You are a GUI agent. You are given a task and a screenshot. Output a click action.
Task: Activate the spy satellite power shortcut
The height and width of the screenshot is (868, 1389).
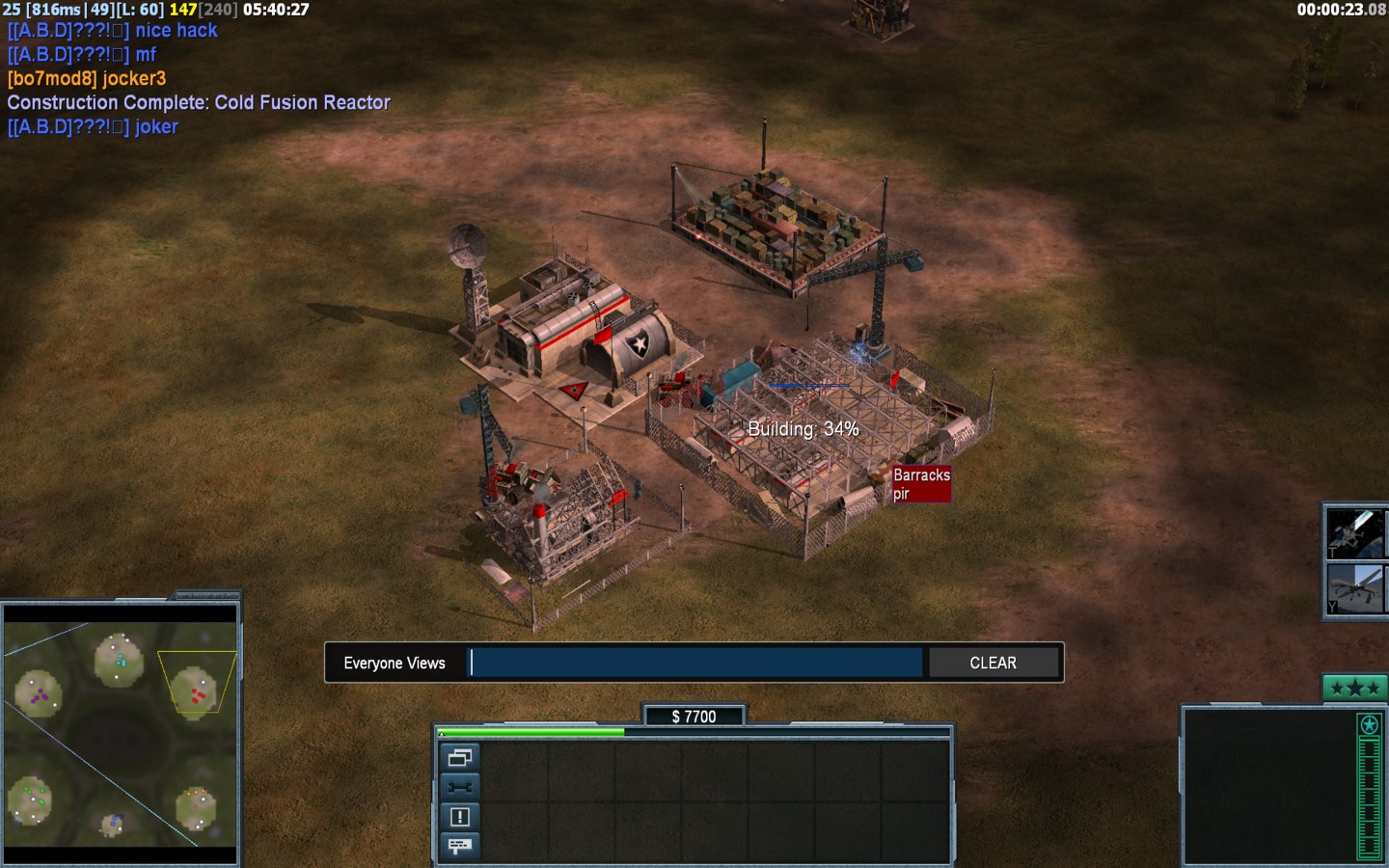click(1355, 532)
